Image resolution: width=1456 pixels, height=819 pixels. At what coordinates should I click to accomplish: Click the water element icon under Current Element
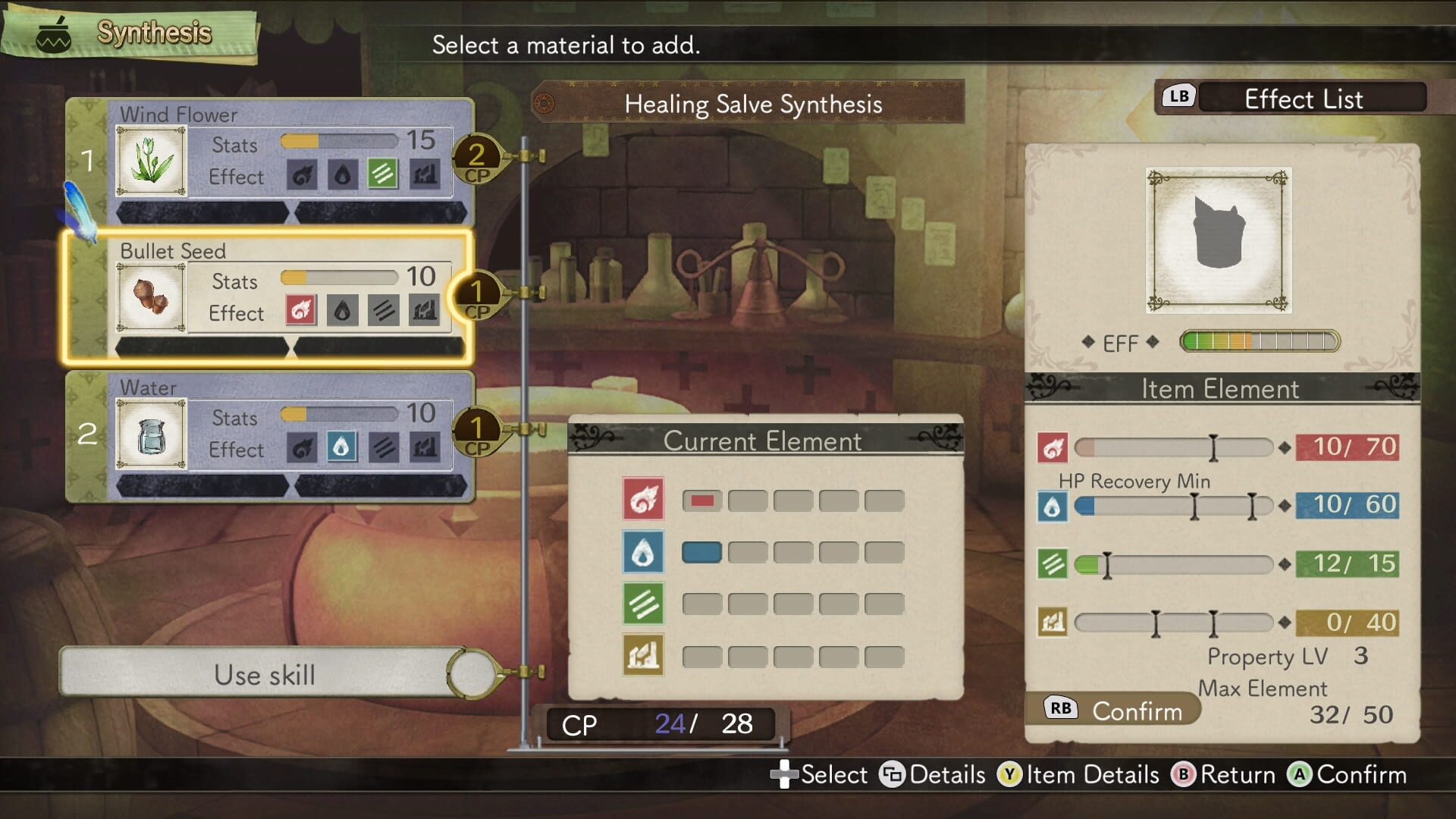click(644, 551)
